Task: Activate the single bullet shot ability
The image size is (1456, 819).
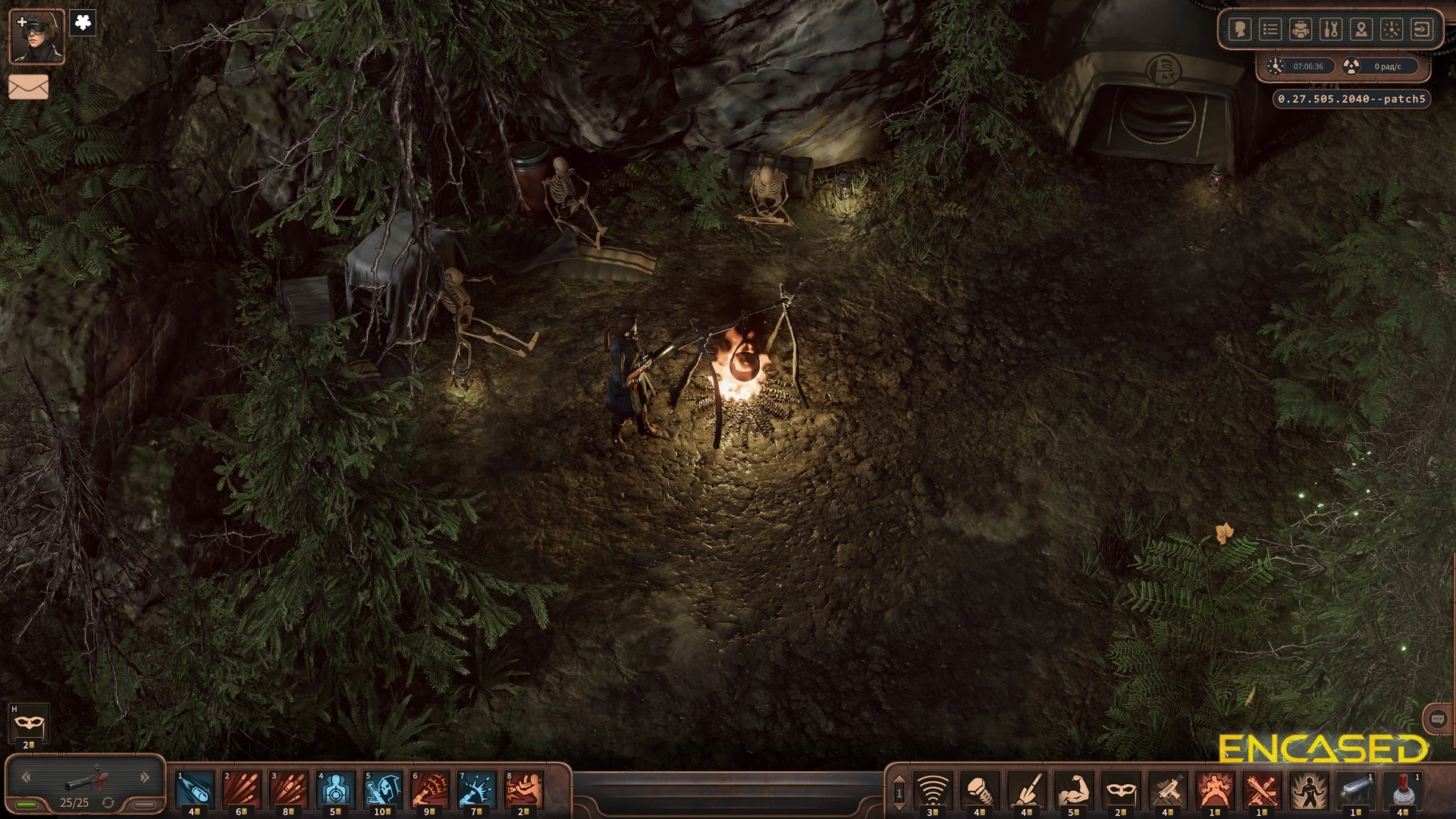Action: point(195,790)
